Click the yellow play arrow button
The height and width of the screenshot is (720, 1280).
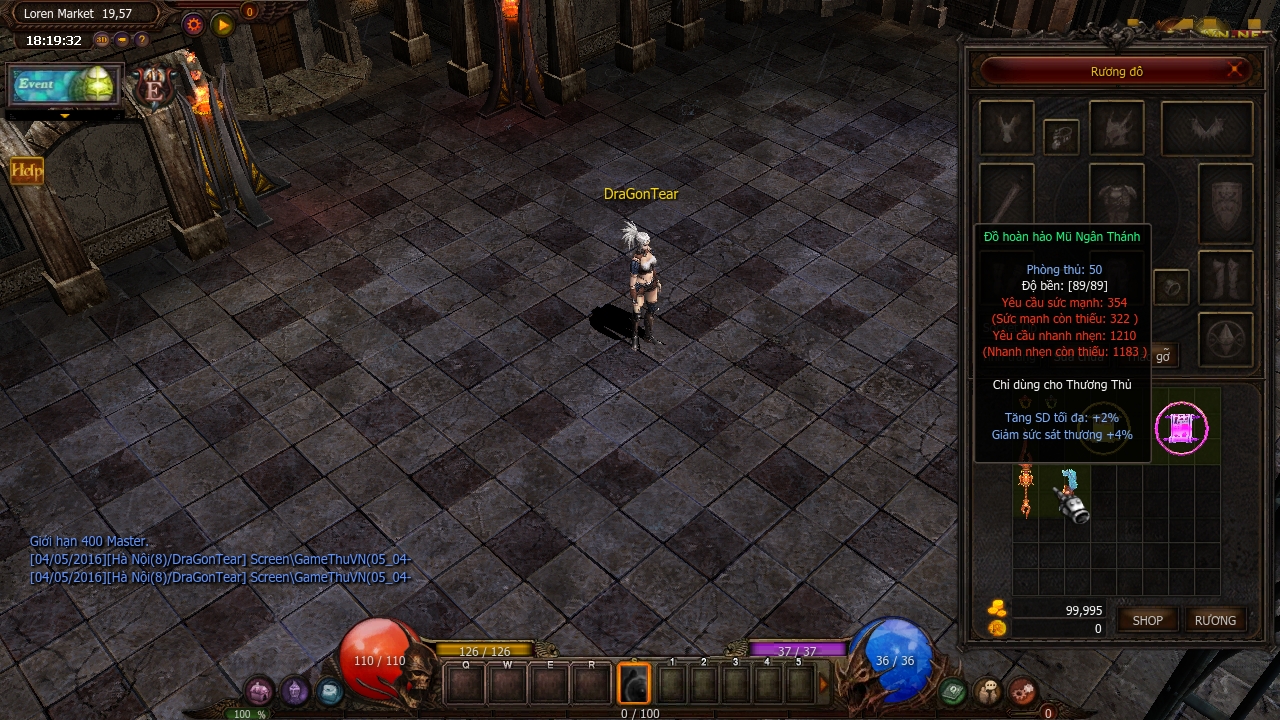pos(223,25)
